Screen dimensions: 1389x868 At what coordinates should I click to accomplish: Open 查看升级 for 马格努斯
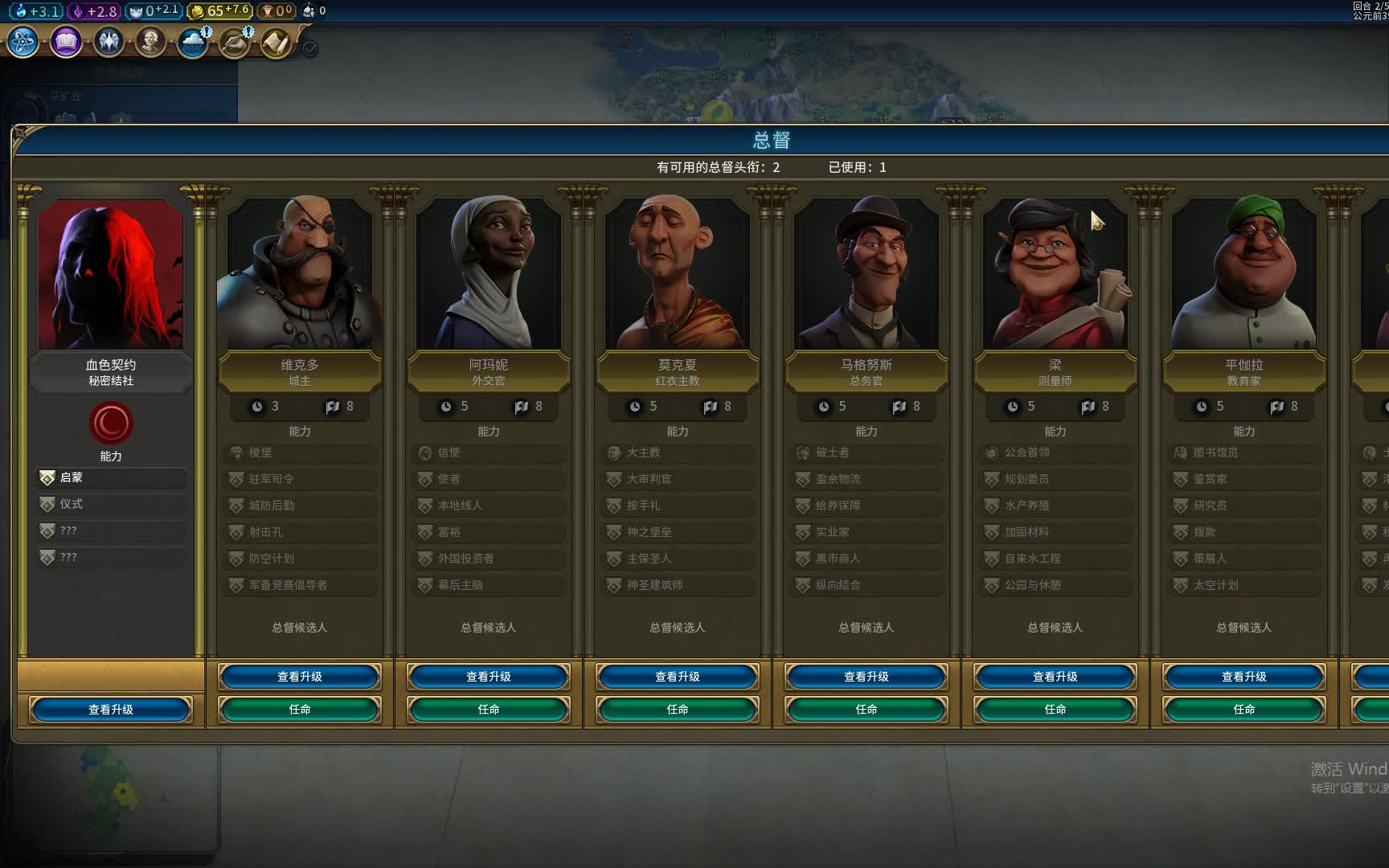click(x=866, y=677)
